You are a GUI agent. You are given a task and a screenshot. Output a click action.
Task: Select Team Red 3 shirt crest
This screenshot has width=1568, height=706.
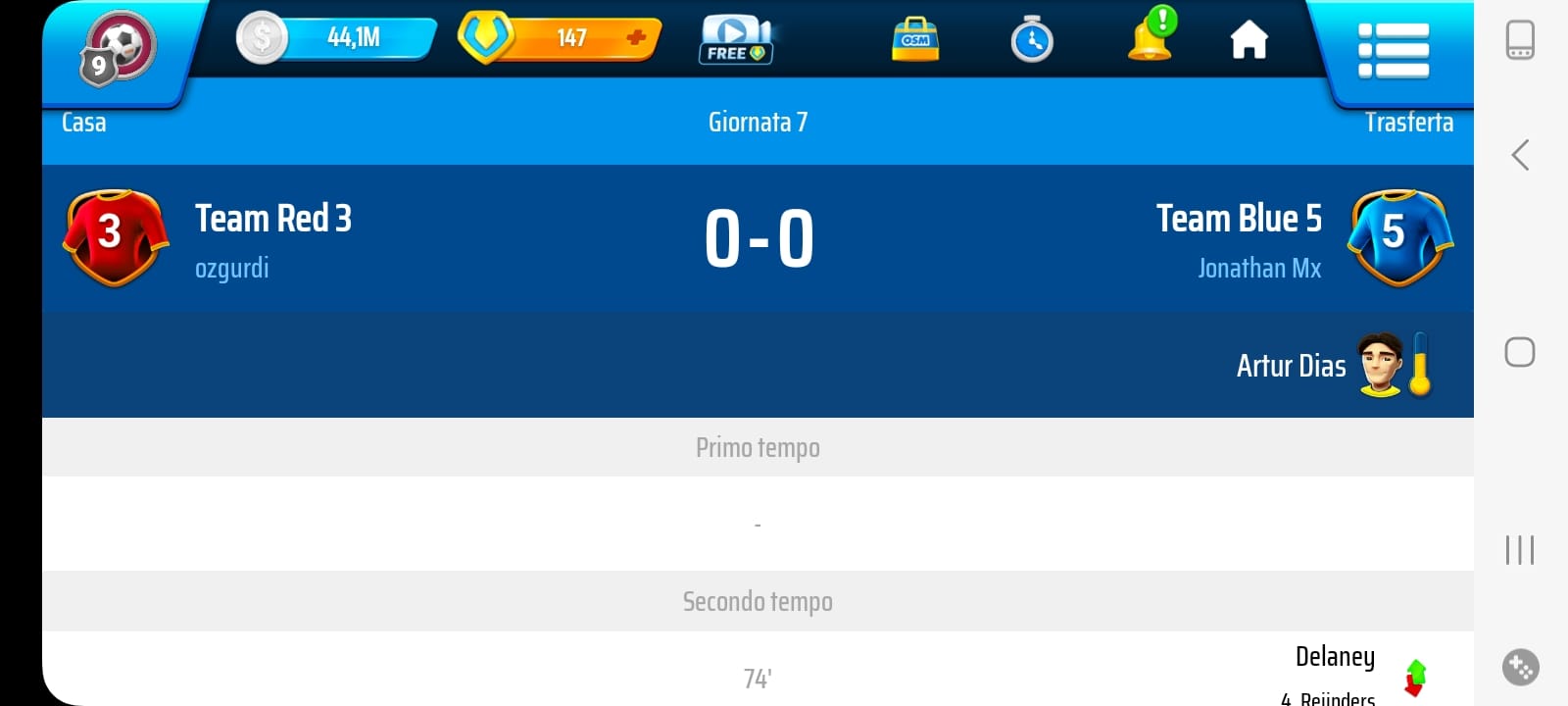(x=115, y=236)
